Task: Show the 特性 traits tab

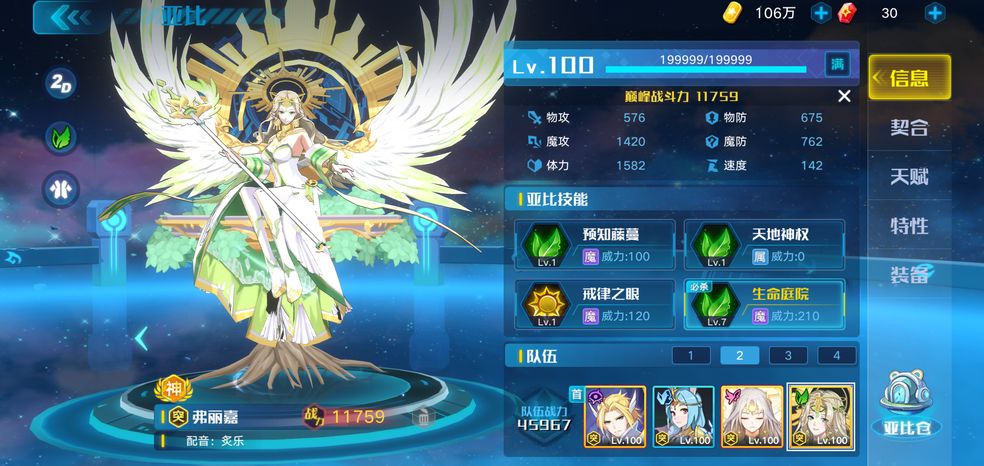Action: click(909, 225)
